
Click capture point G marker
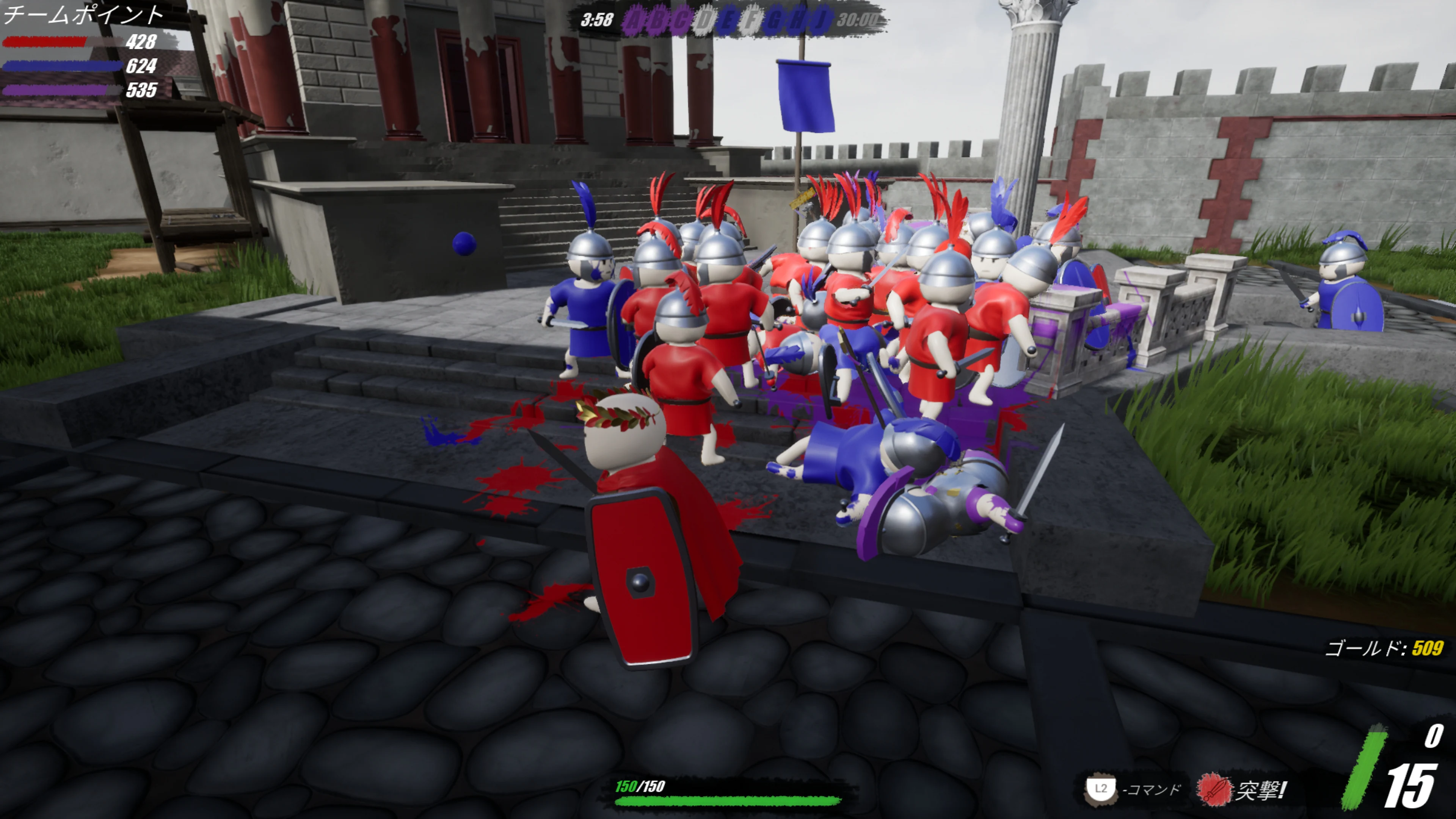(x=774, y=21)
